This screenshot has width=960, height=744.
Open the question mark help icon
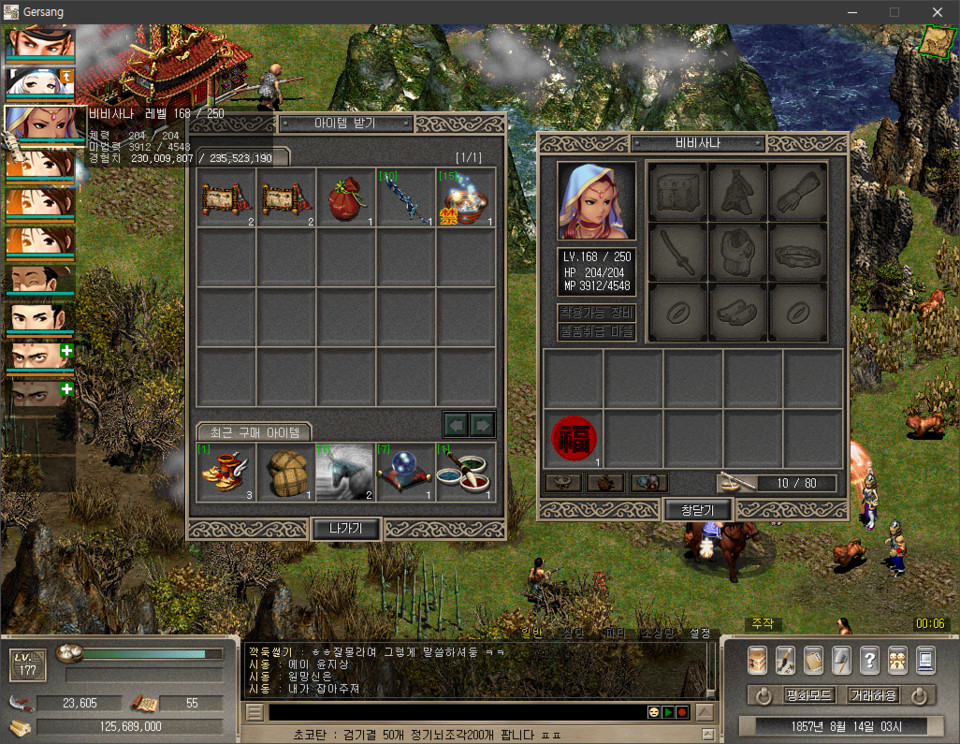tap(869, 660)
